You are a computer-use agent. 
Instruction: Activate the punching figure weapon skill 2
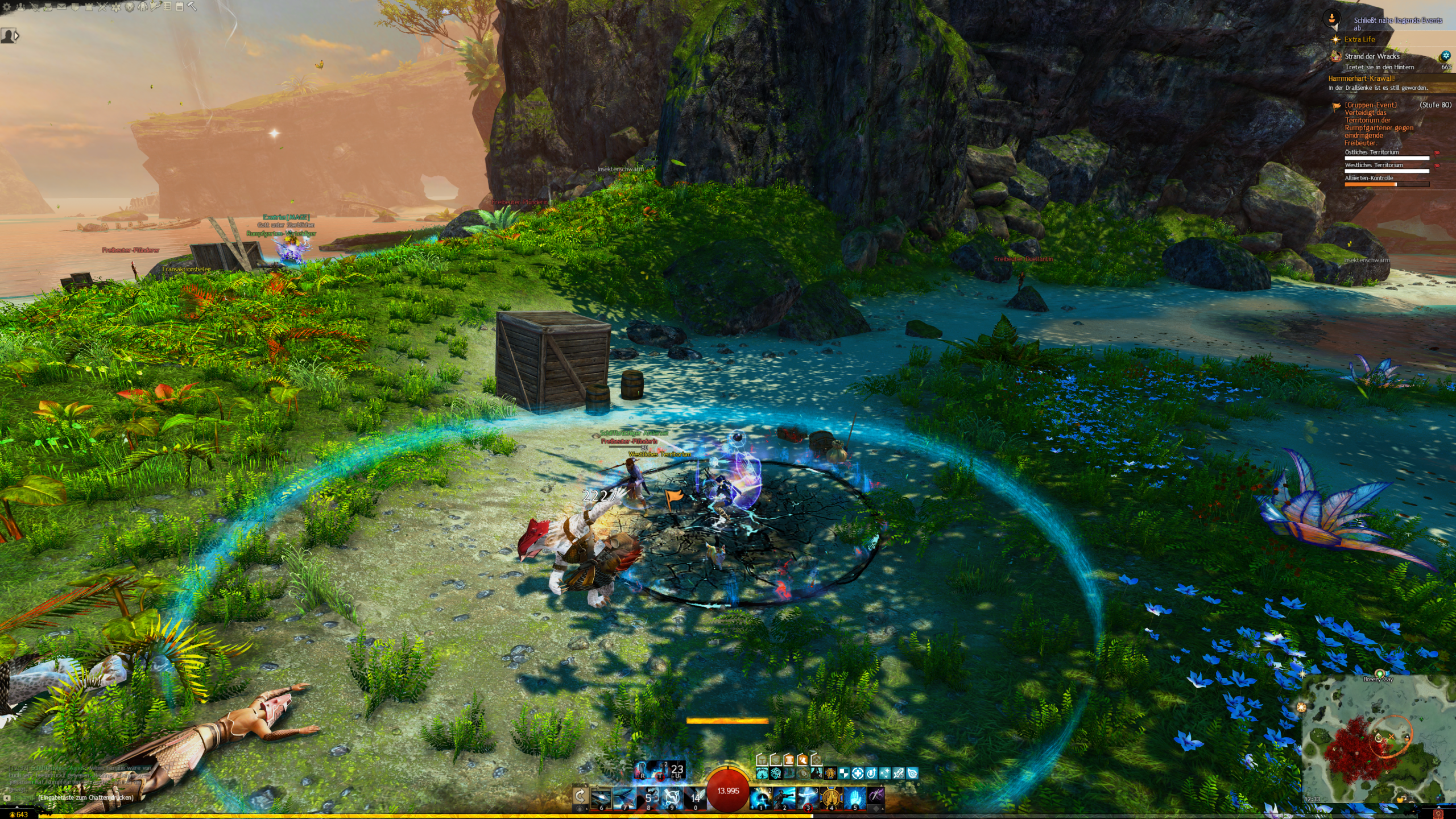tap(784, 797)
